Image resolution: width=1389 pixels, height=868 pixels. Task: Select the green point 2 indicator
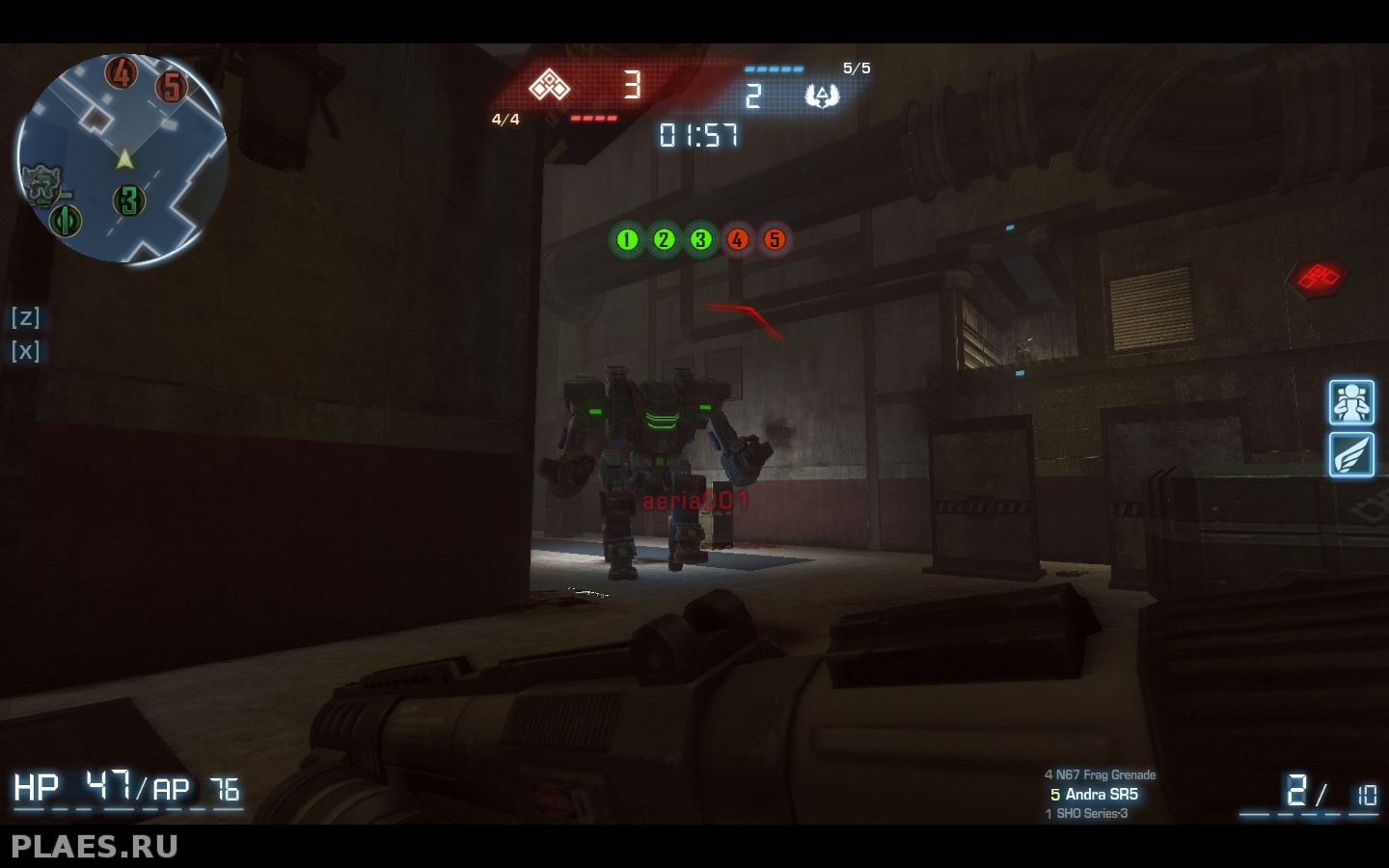664,239
